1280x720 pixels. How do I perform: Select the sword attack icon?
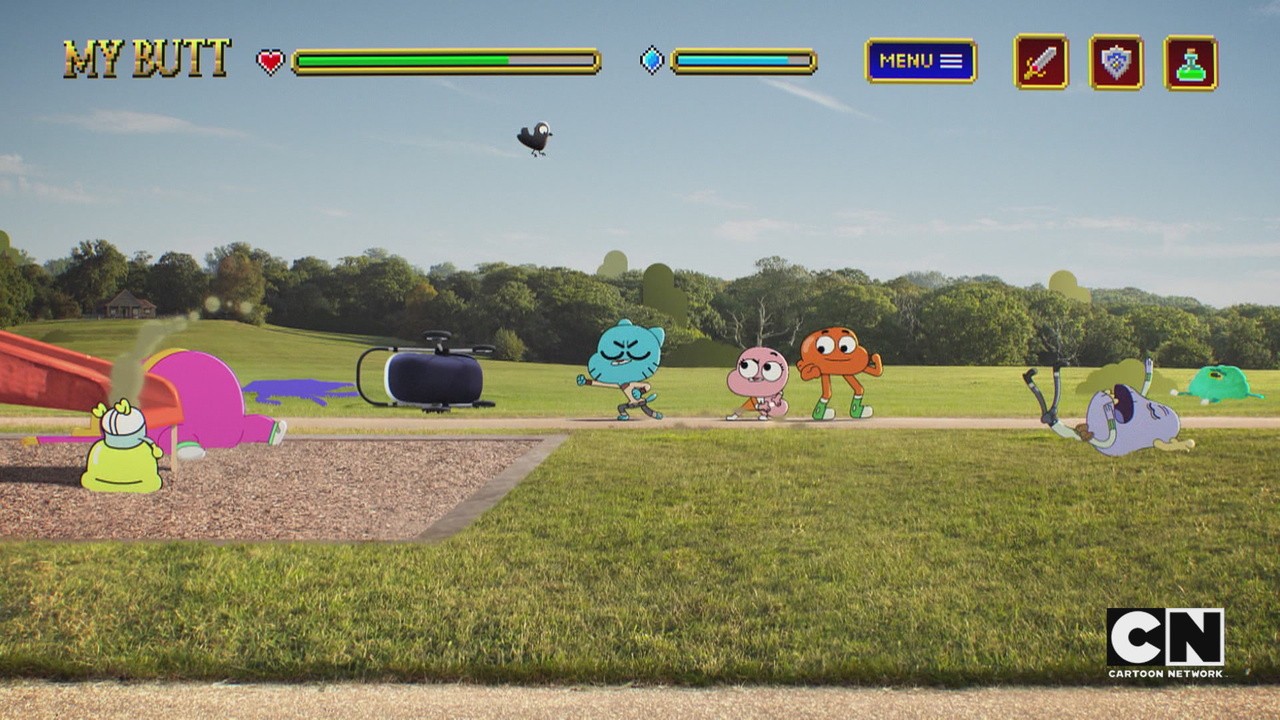click(1041, 62)
